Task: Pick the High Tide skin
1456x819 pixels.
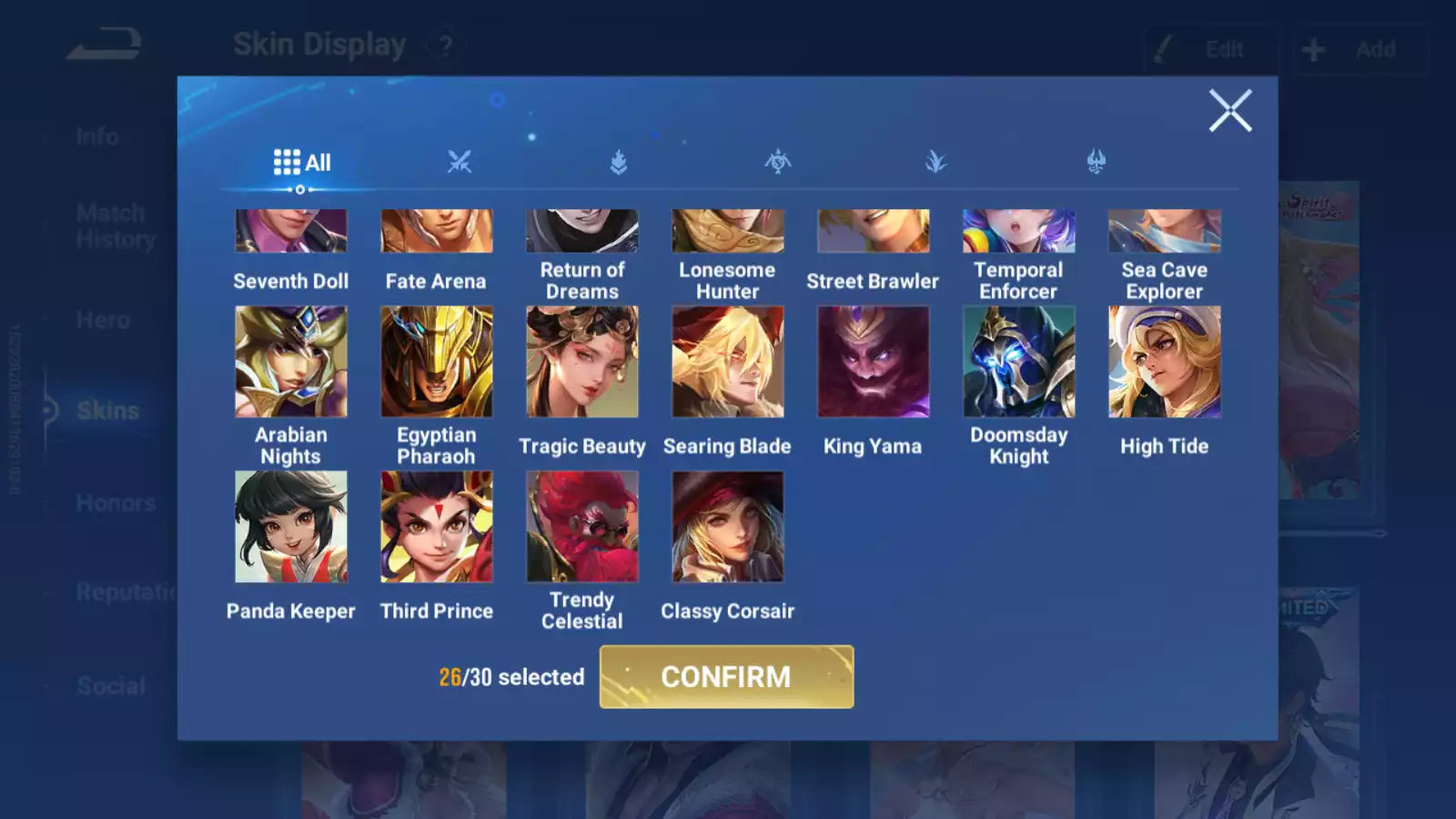Action: tap(1165, 362)
